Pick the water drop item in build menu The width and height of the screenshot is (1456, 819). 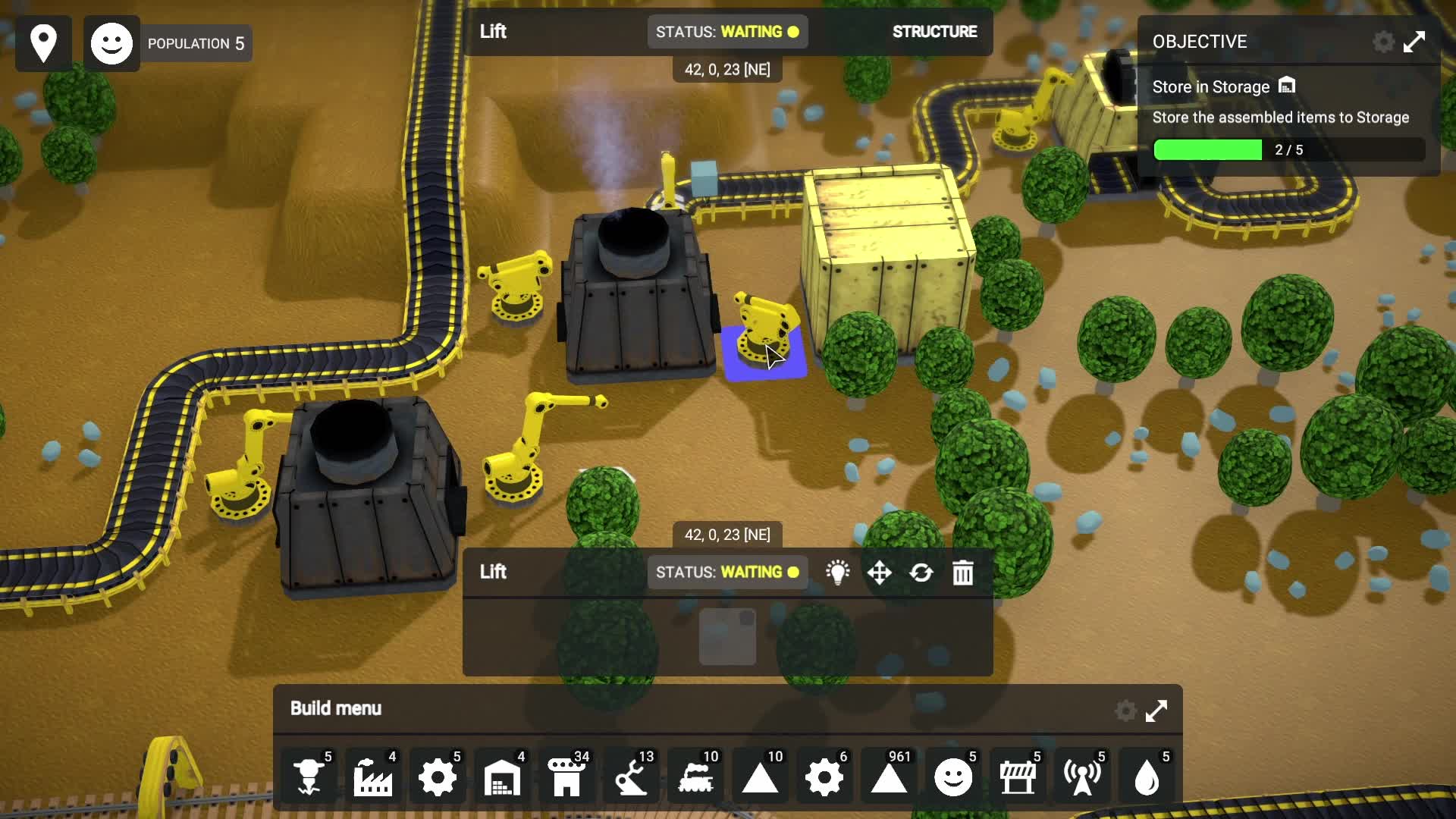coord(1147,776)
